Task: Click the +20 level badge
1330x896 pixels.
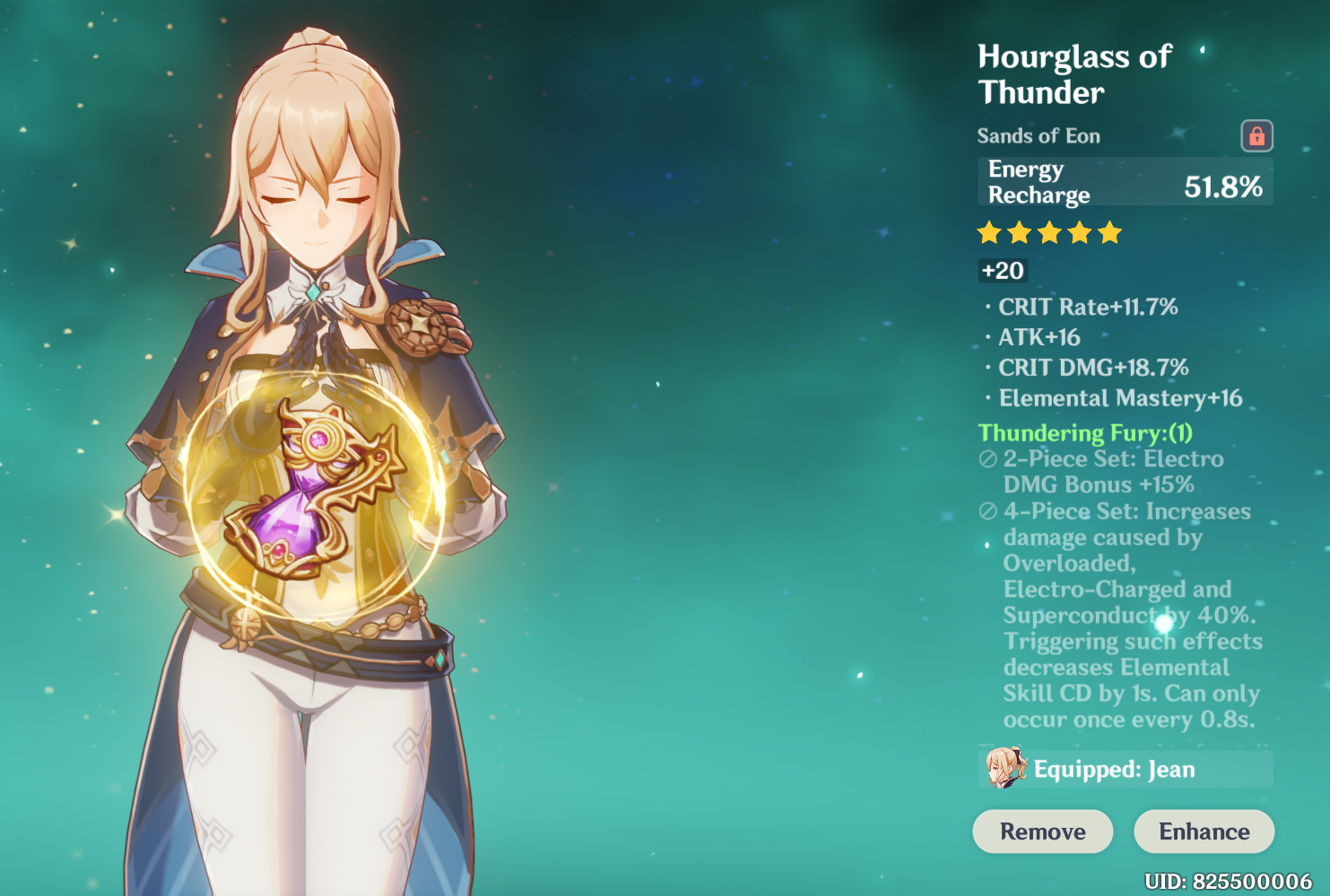Action: (x=1002, y=270)
